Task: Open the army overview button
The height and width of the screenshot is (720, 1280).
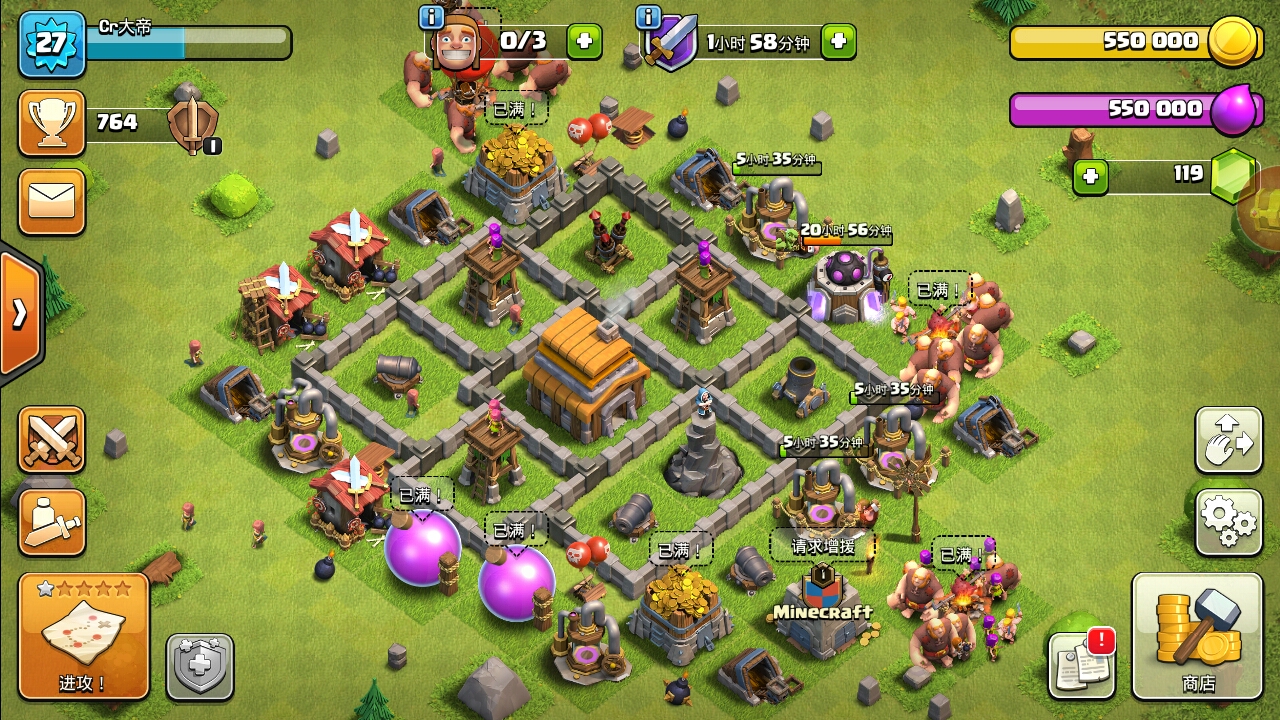Action: coord(51,522)
